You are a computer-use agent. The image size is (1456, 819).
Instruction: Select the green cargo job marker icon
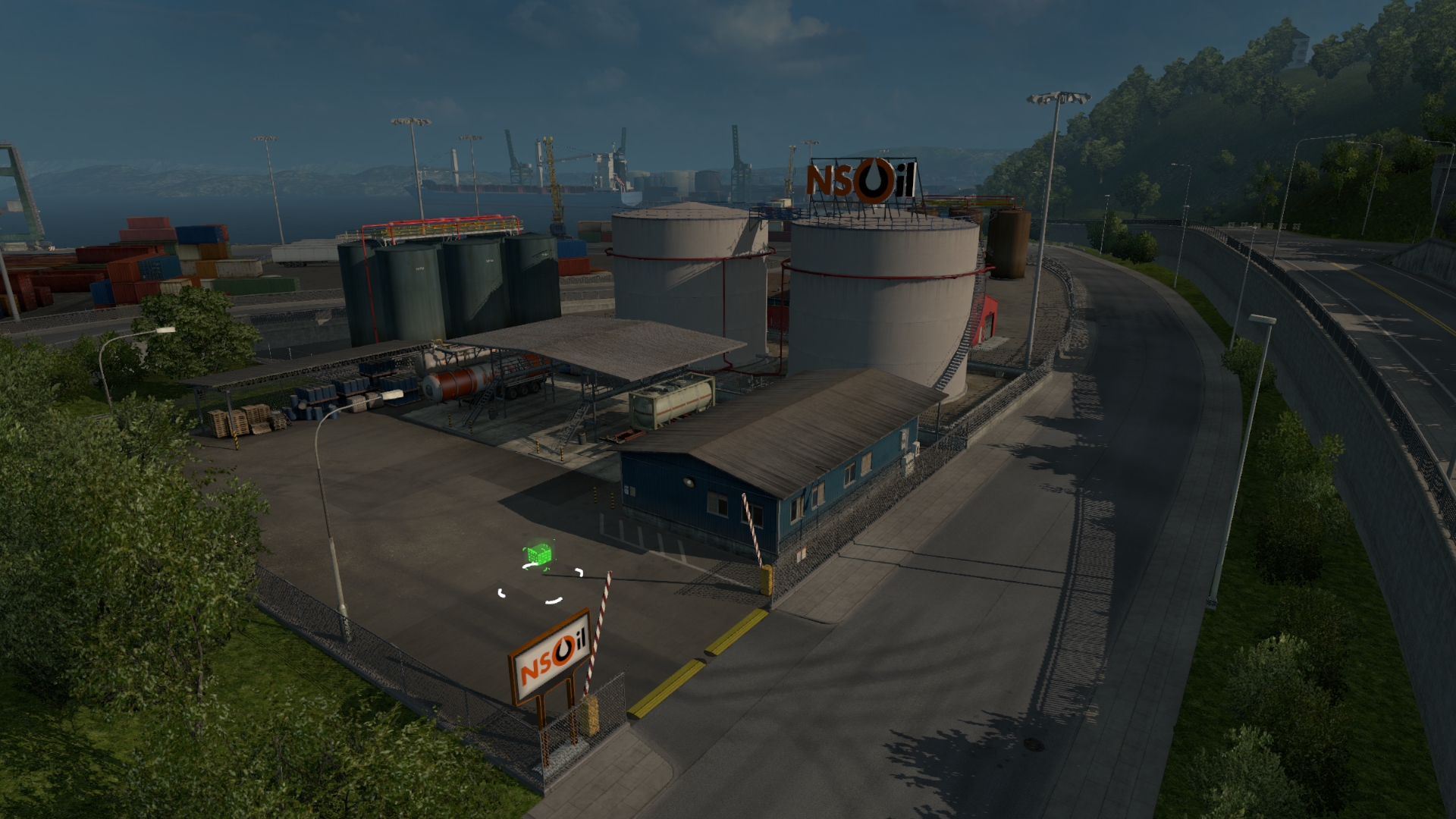pyautogui.click(x=537, y=555)
